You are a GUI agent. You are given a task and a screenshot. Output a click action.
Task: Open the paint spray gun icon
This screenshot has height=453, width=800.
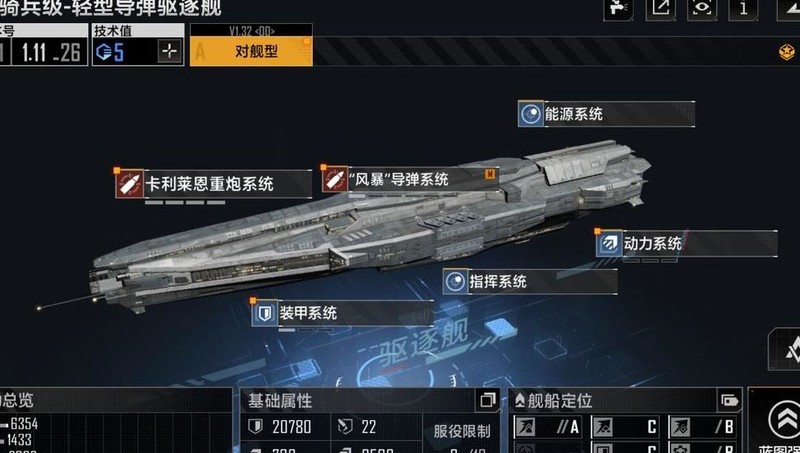[x=618, y=8]
